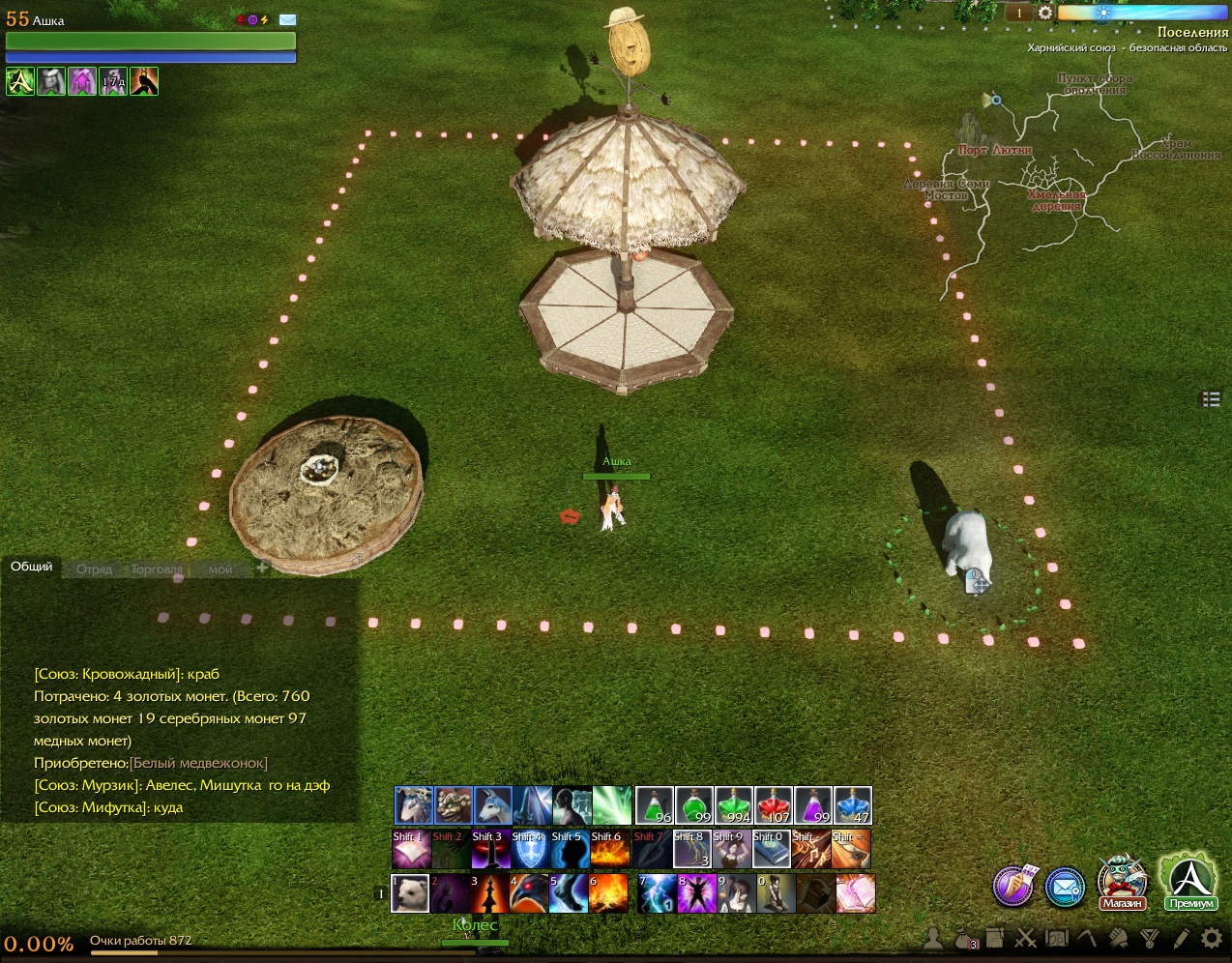
Task: Add a new chat tab with plus
Action: [x=262, y=568]
